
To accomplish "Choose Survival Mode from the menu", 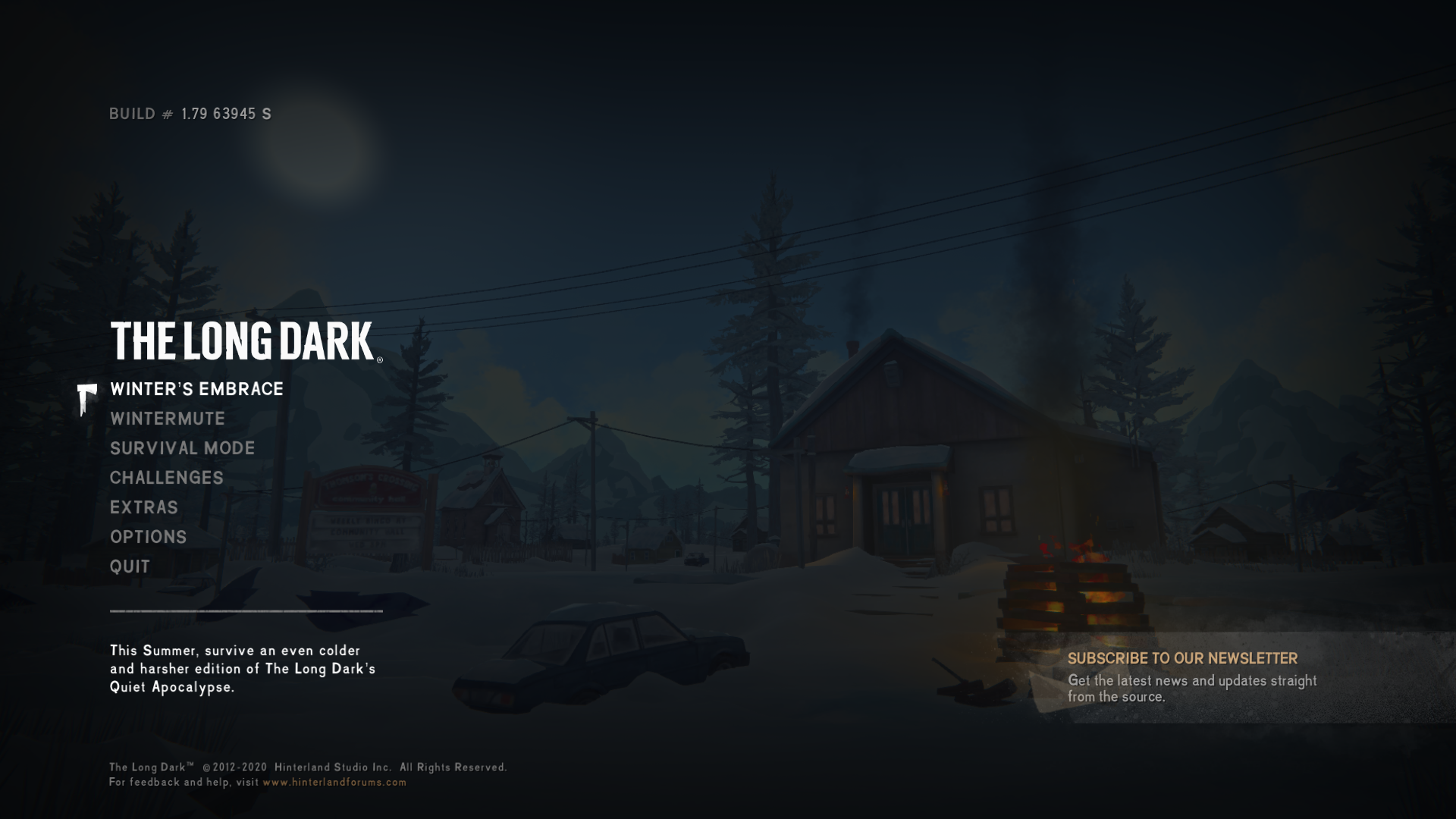I will [x=182, y=448].
